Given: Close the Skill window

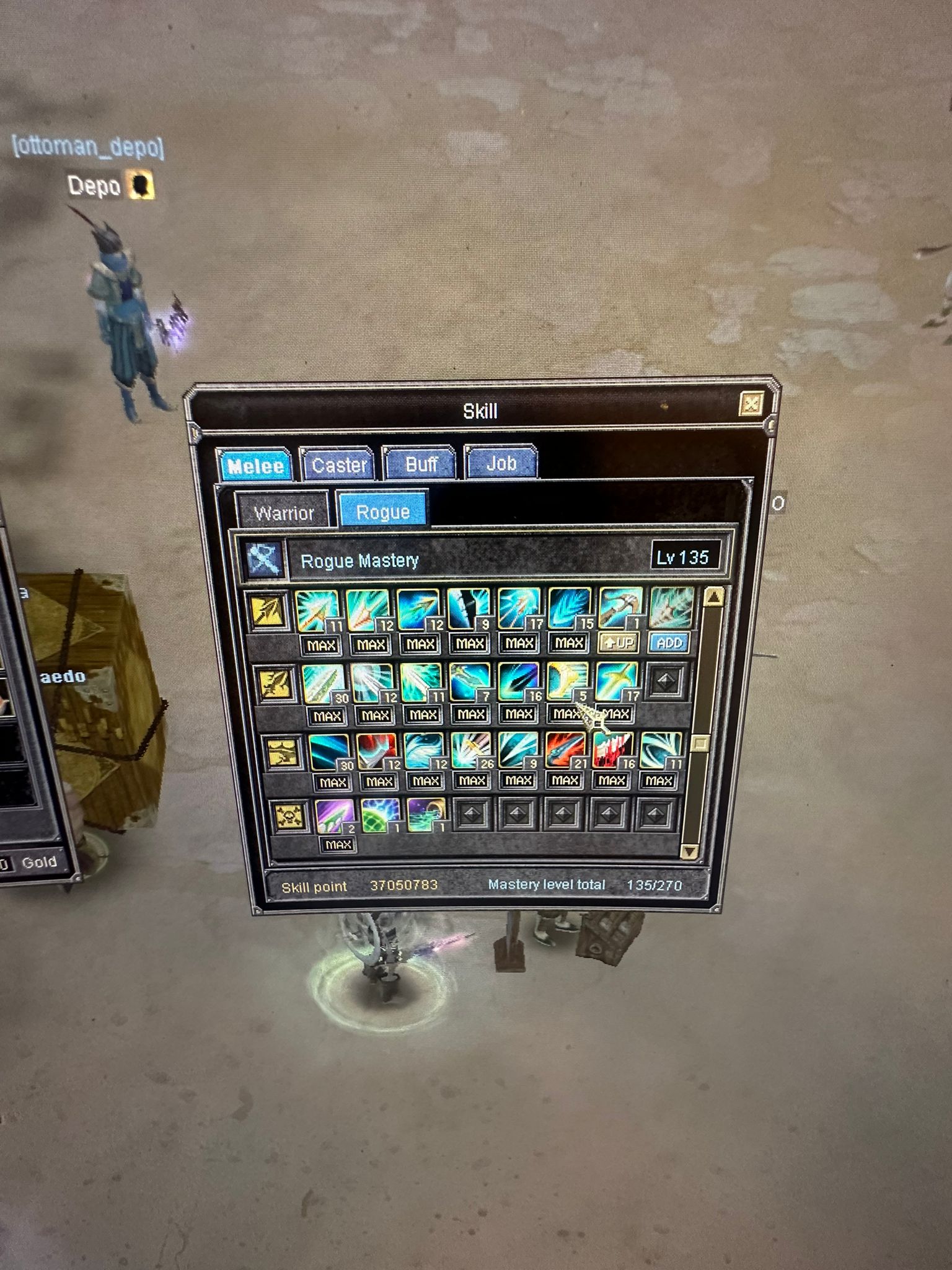Looking at the screenshot, I should [x=751, y=405].
